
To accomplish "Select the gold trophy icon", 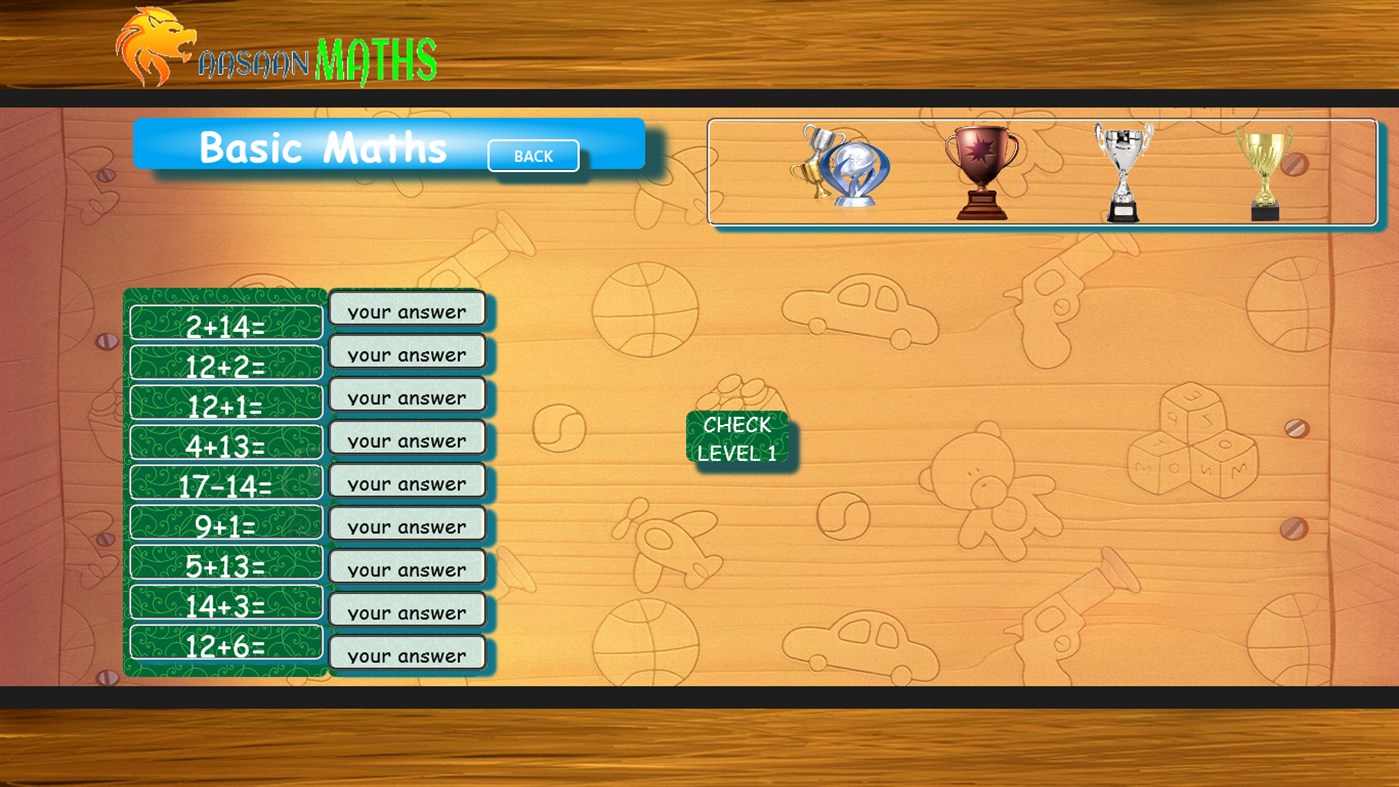I will coord(1266,175).
